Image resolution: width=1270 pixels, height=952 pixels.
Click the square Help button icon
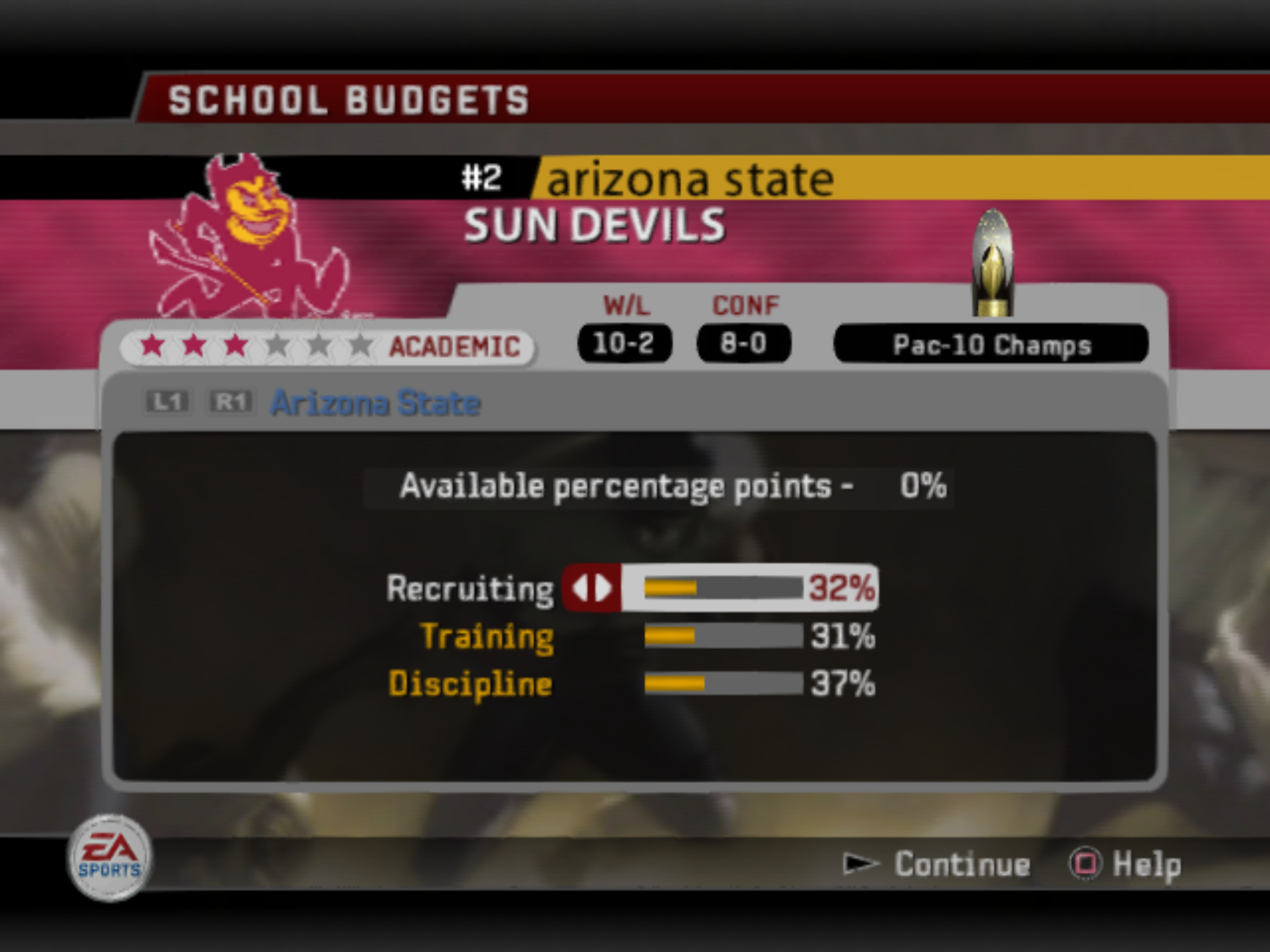1087,864
